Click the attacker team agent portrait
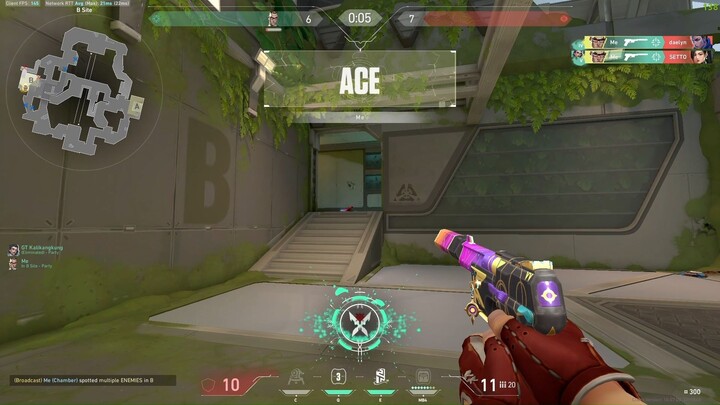This screenshot has width=720, height=405. point(272,18)
